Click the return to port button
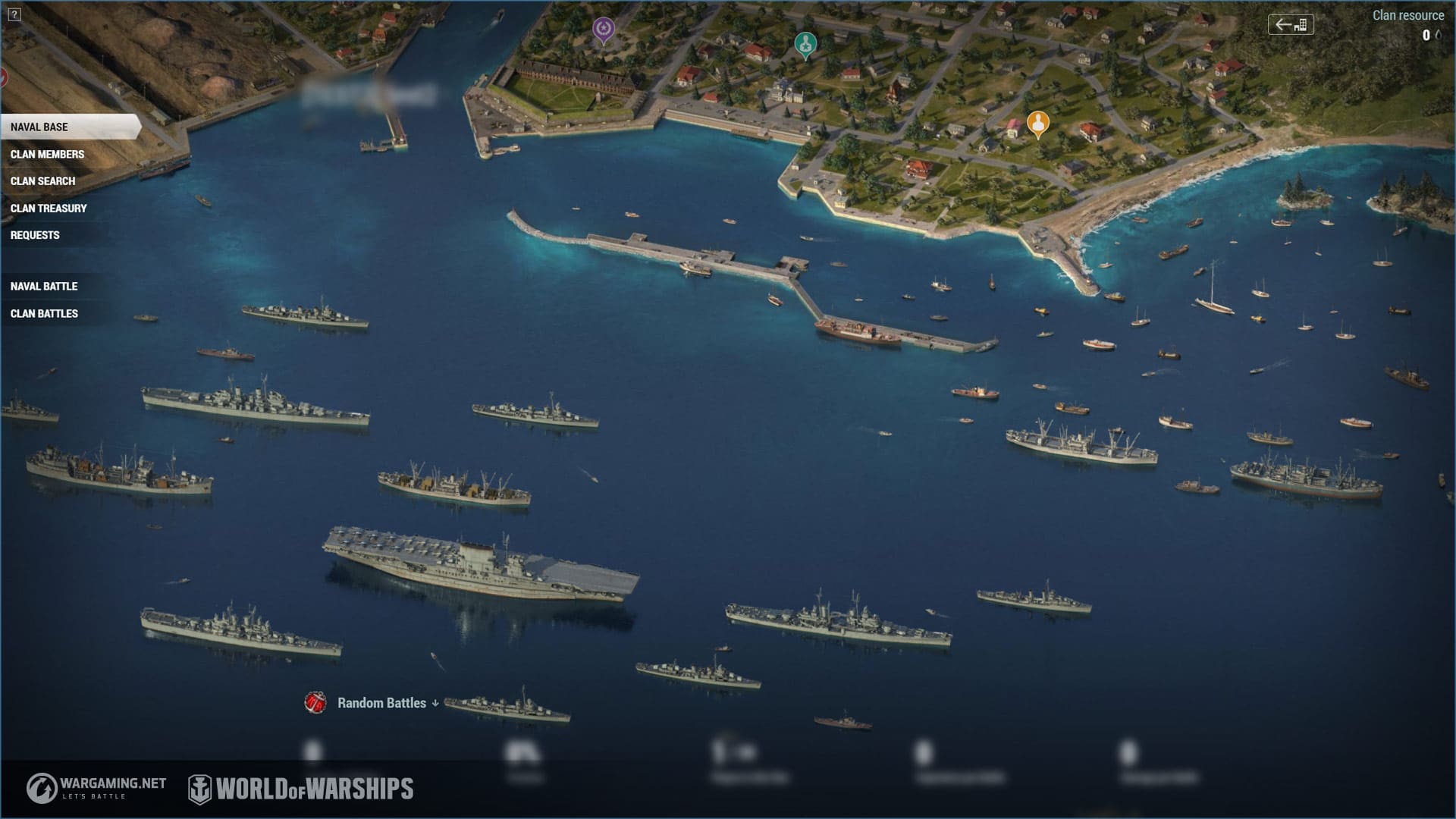The height and width of the screenshot is (819, 1456). pyautogui.click(x=1291, y=24)
